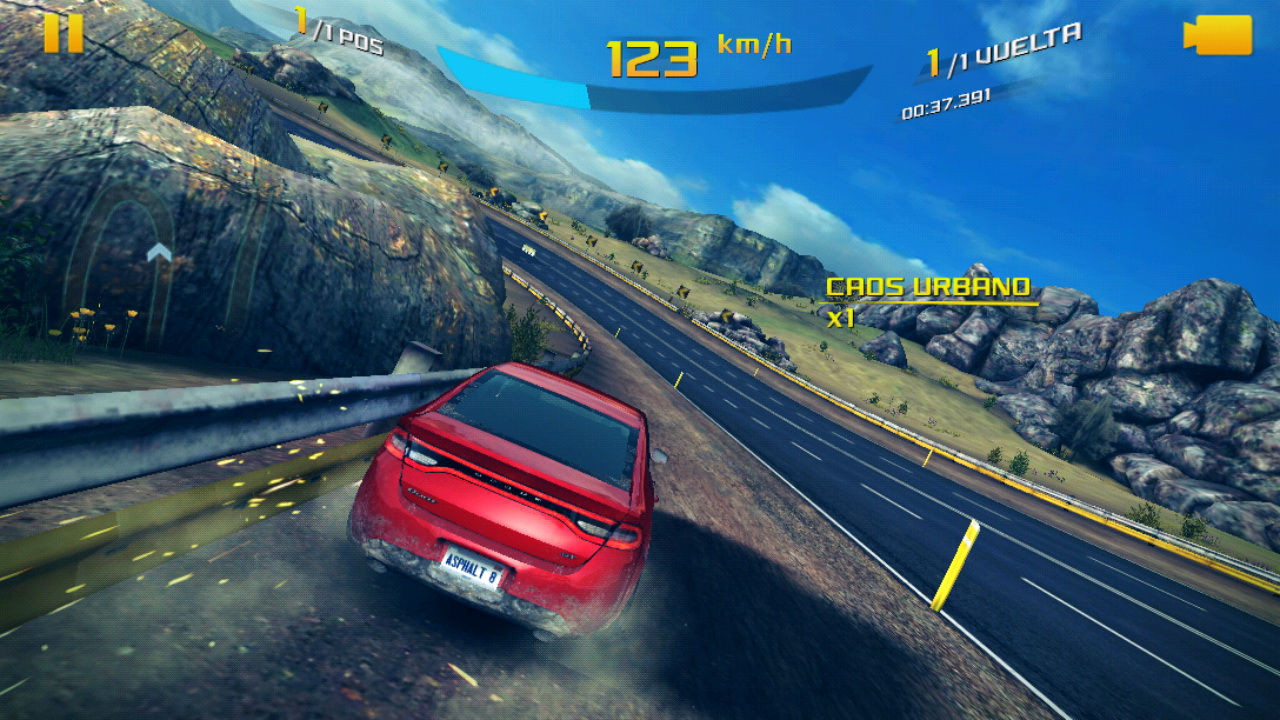Pause the race with the pause button
The width and height of the screenshot is (1280, 720).
(x=63, y=33)
